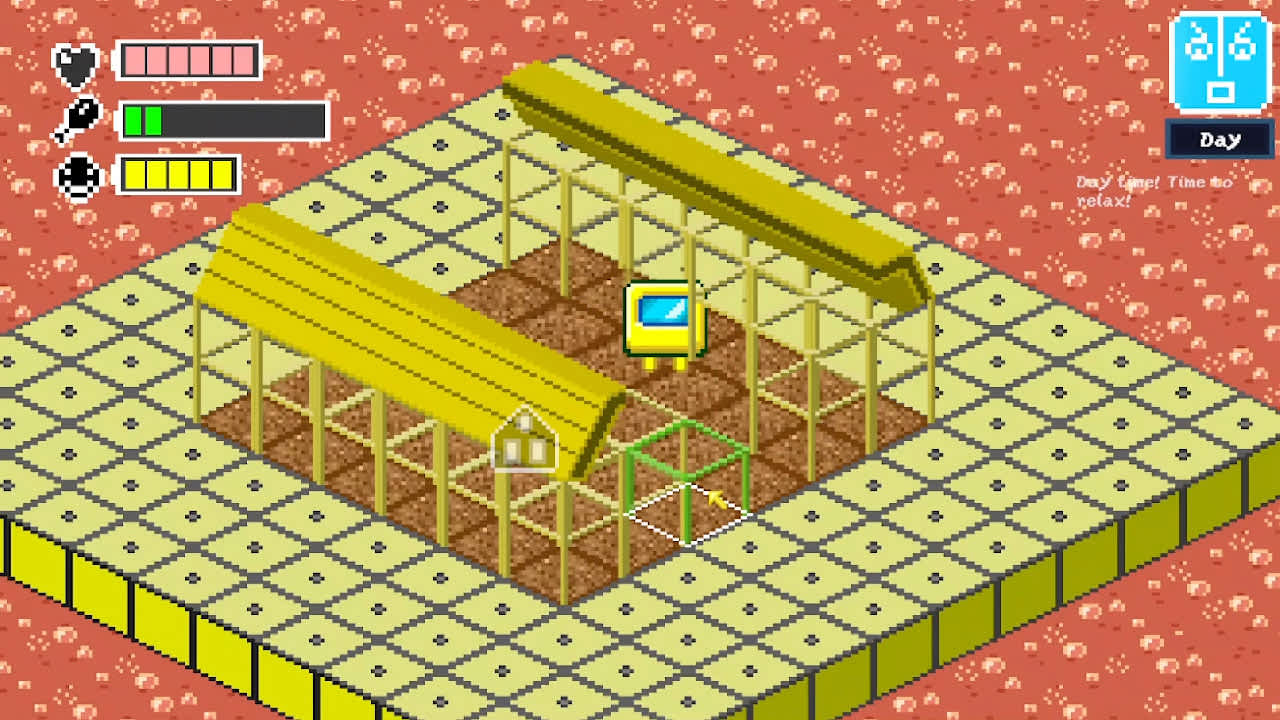Click the heart health icon
Screen dimensions: 1280x720
pyautogui.click(x=78, y=62)
